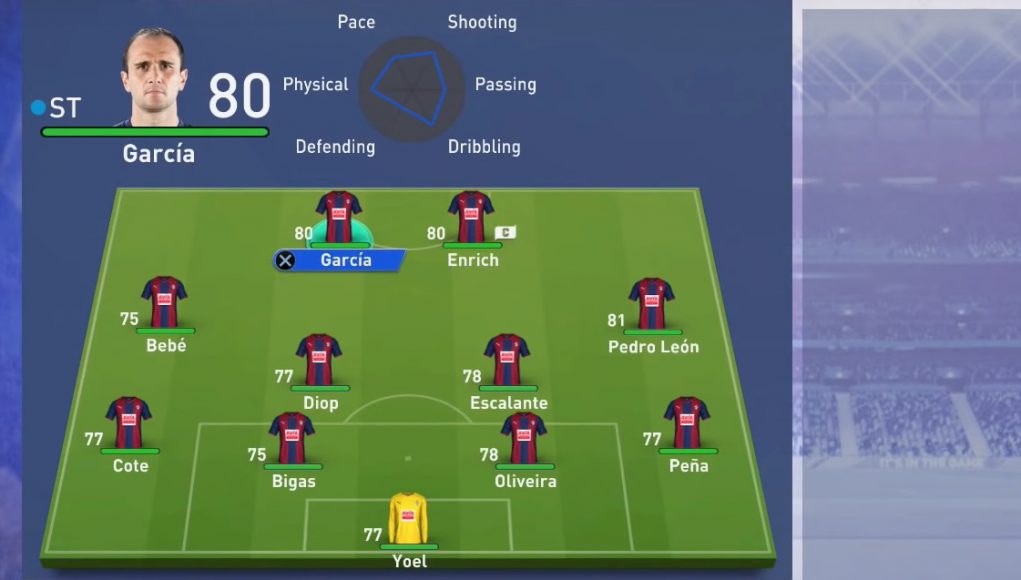Pick centre back Oliveira
Image resolution: width=1021 pixels, height=580 pixels.
click(524, 438)
